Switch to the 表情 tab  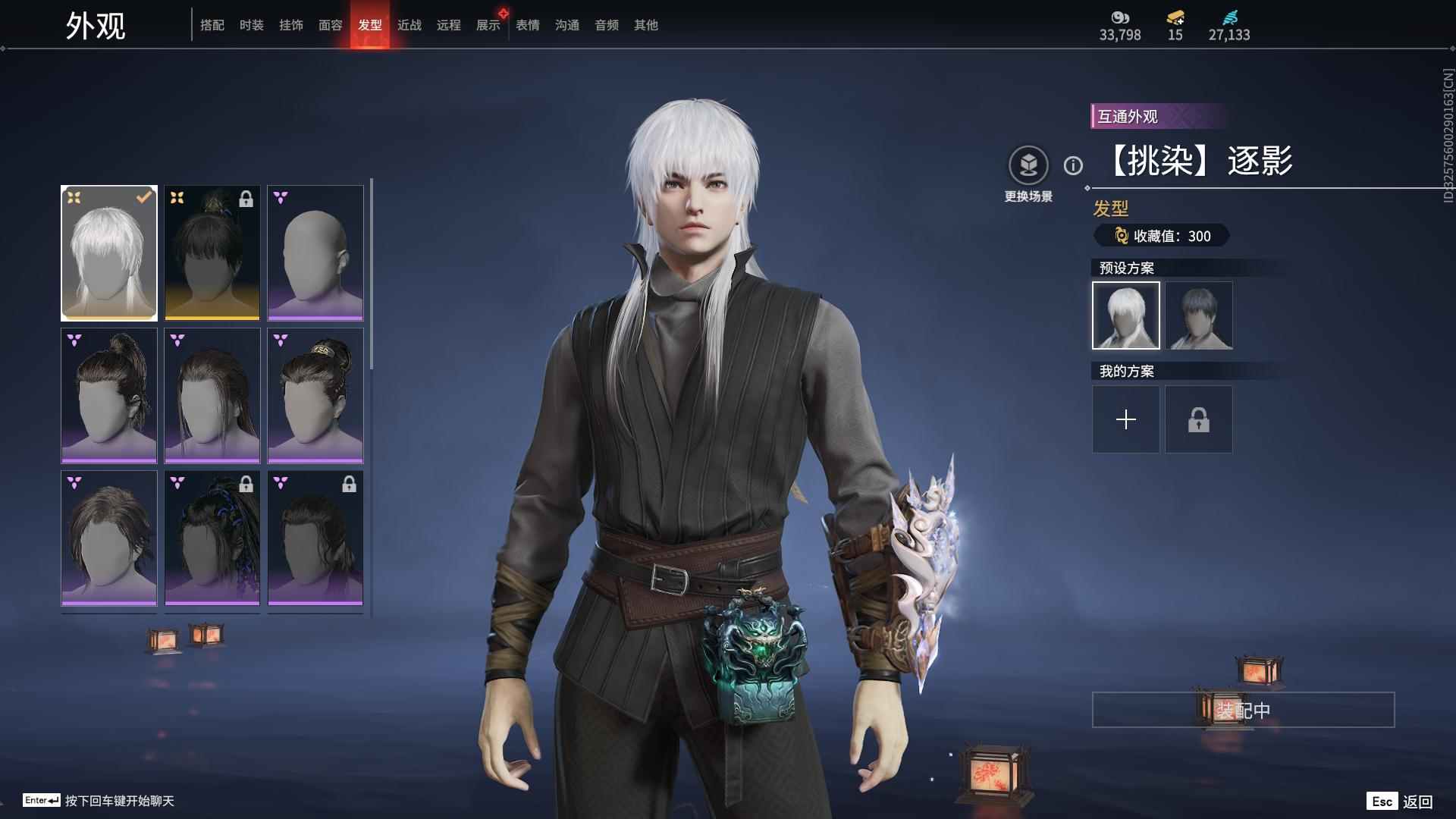527,25
